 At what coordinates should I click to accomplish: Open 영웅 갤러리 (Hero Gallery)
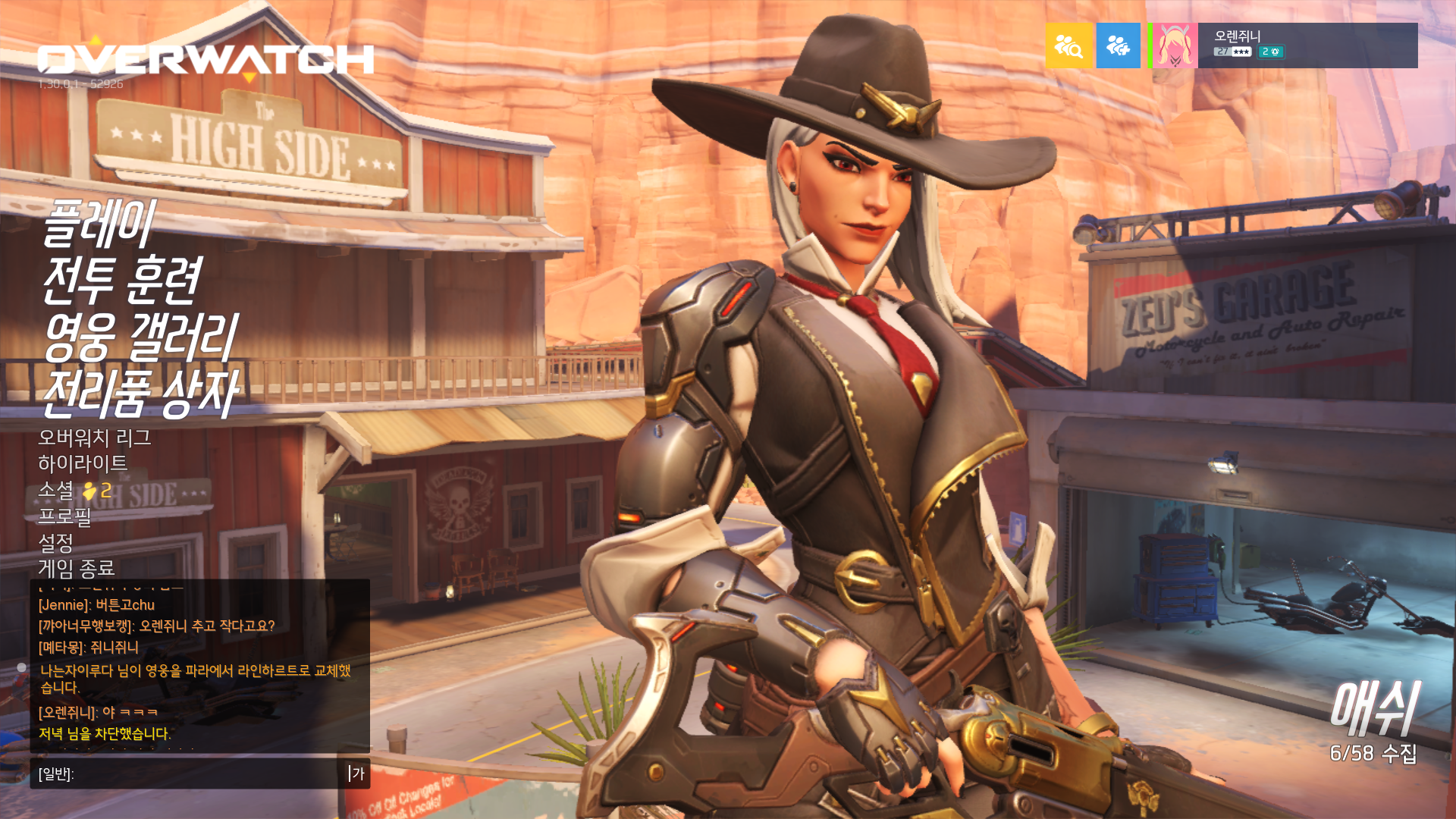pyautogui.click(x=140, y=337)
